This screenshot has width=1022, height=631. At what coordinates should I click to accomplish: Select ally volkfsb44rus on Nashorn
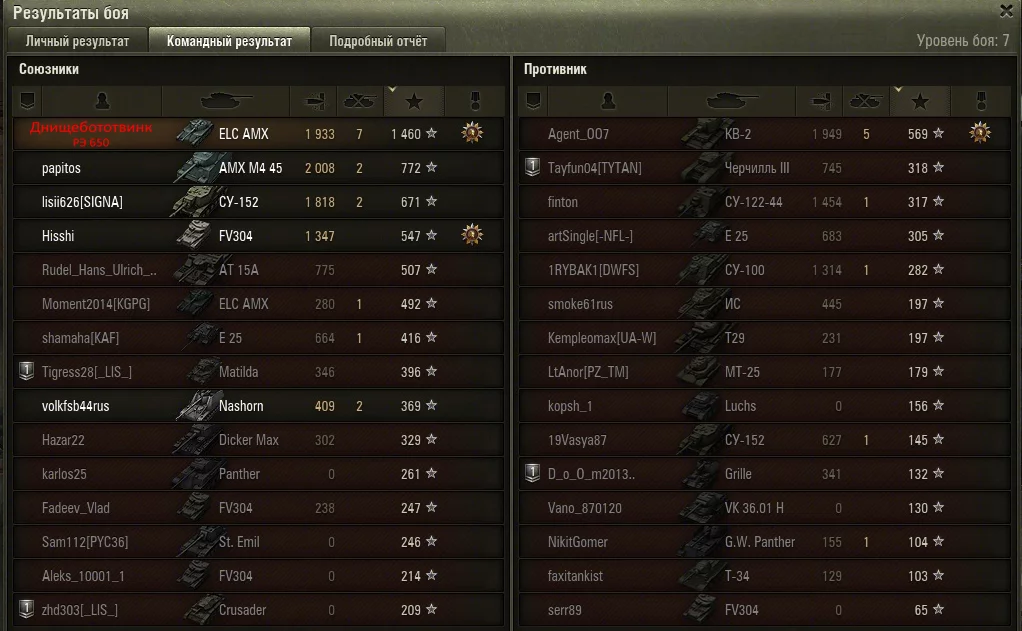(76, 406)
